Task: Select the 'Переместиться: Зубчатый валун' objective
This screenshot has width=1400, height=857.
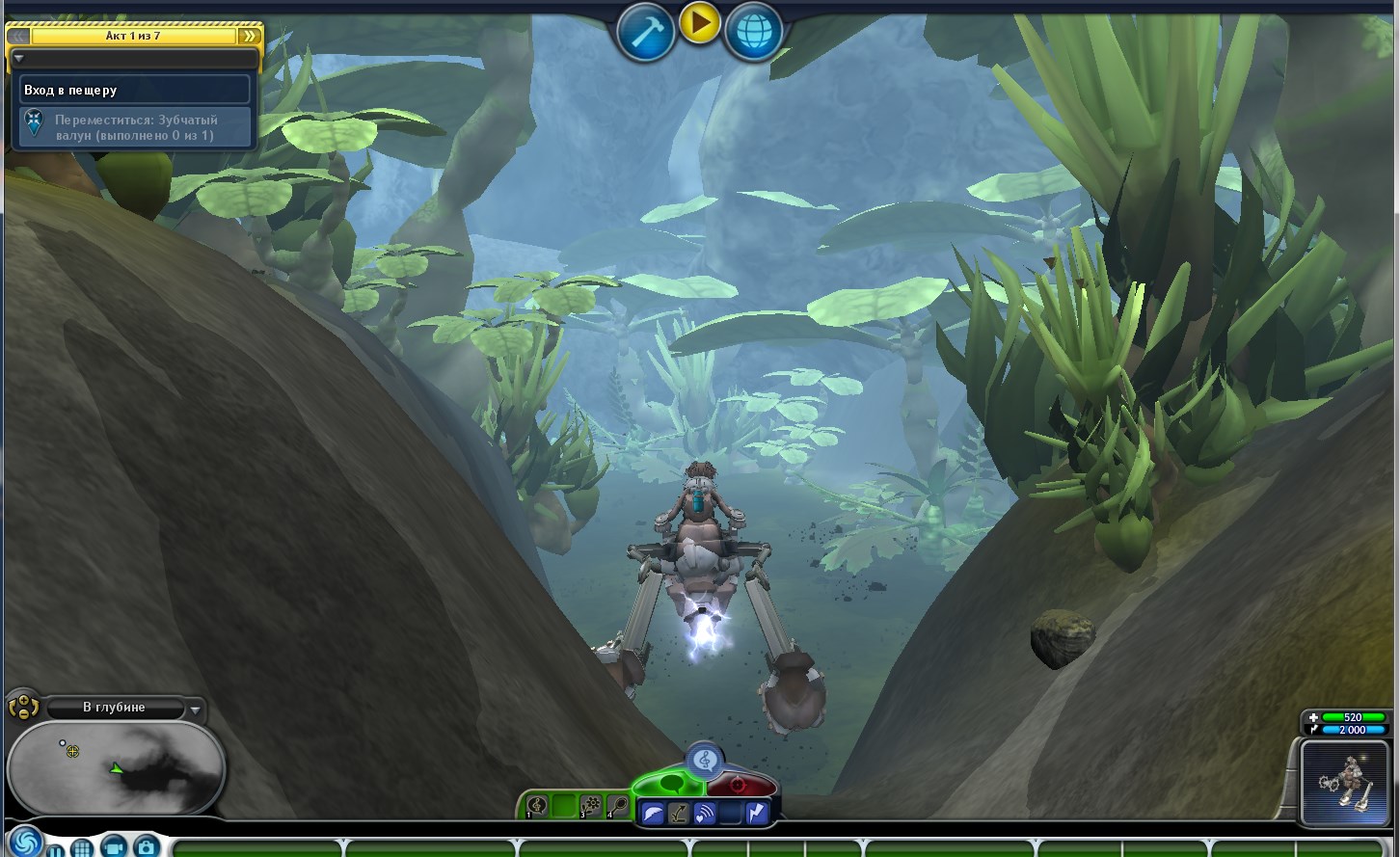Action: [x=135, y=127]
